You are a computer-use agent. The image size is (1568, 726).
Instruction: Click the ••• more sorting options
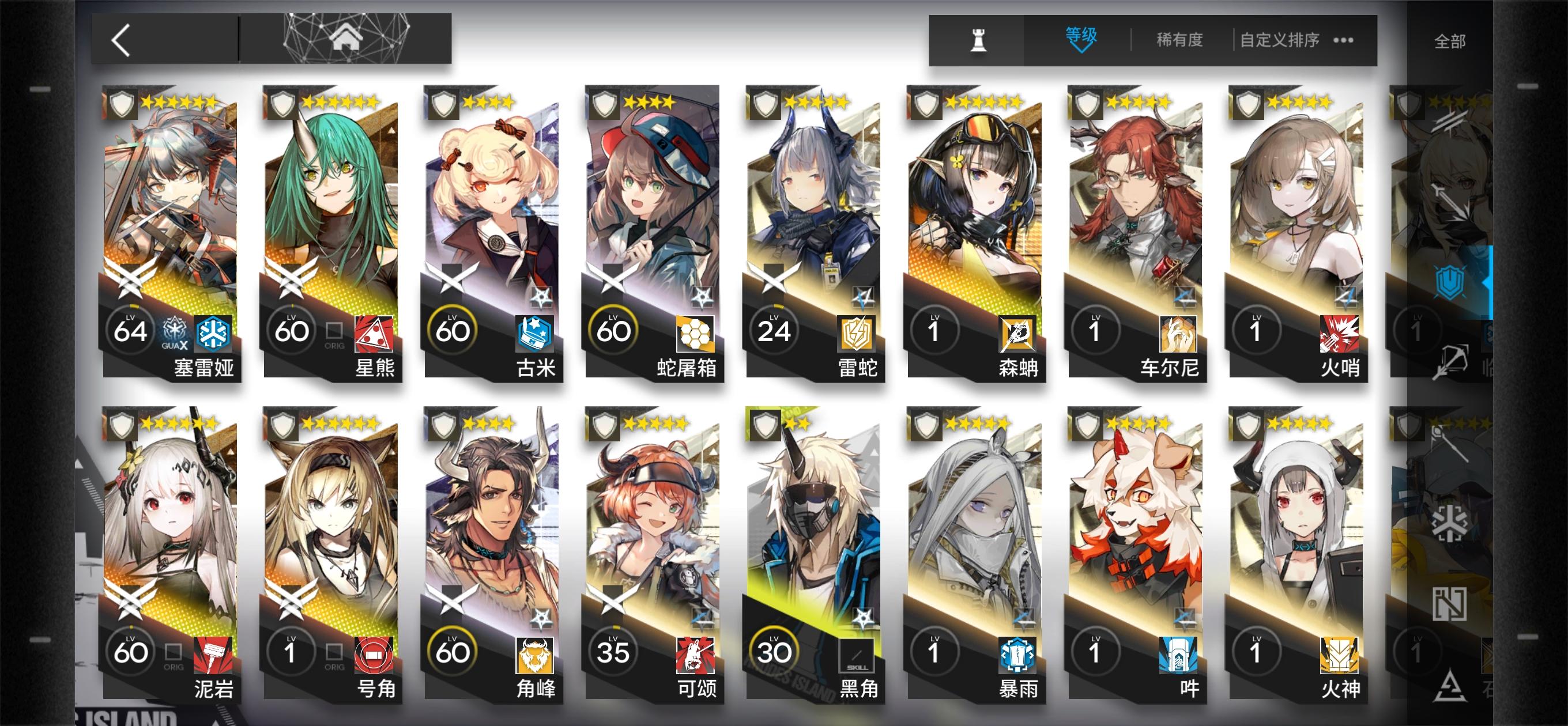[x=1344, y=40]
